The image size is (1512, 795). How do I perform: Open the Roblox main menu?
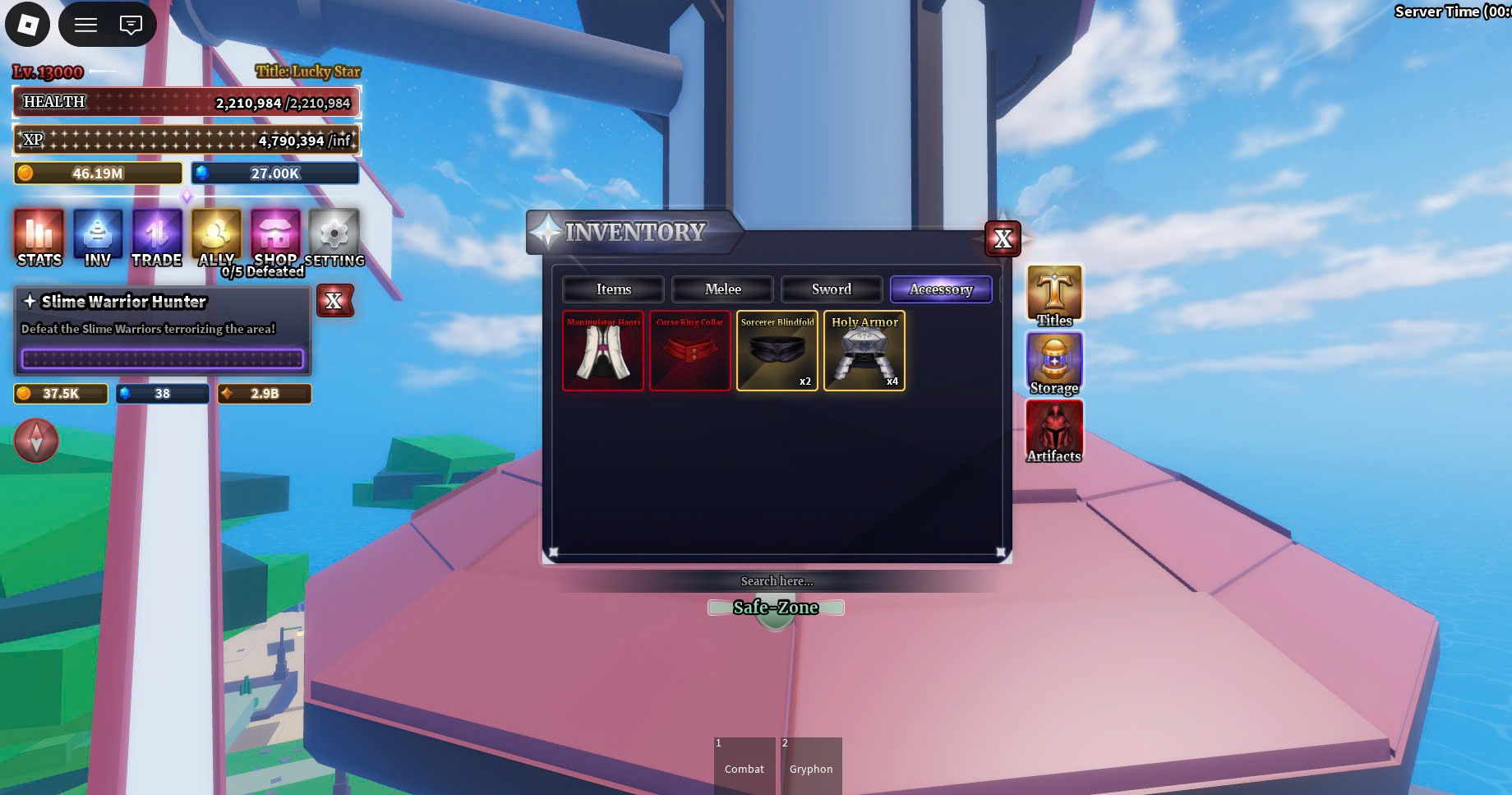coord(28,25)
